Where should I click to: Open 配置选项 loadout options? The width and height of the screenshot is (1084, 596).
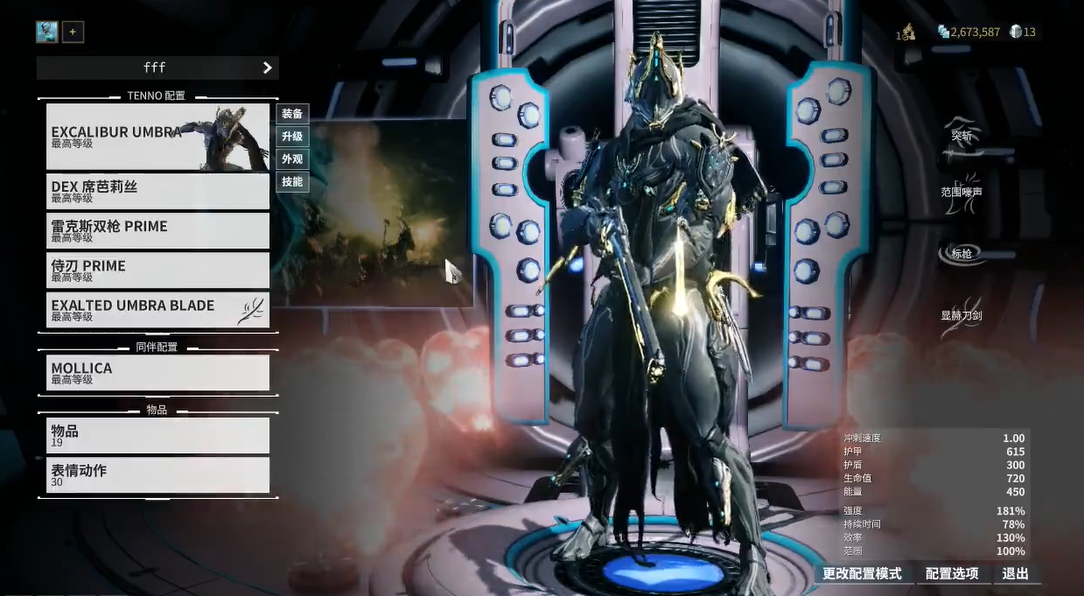point(951,574)
